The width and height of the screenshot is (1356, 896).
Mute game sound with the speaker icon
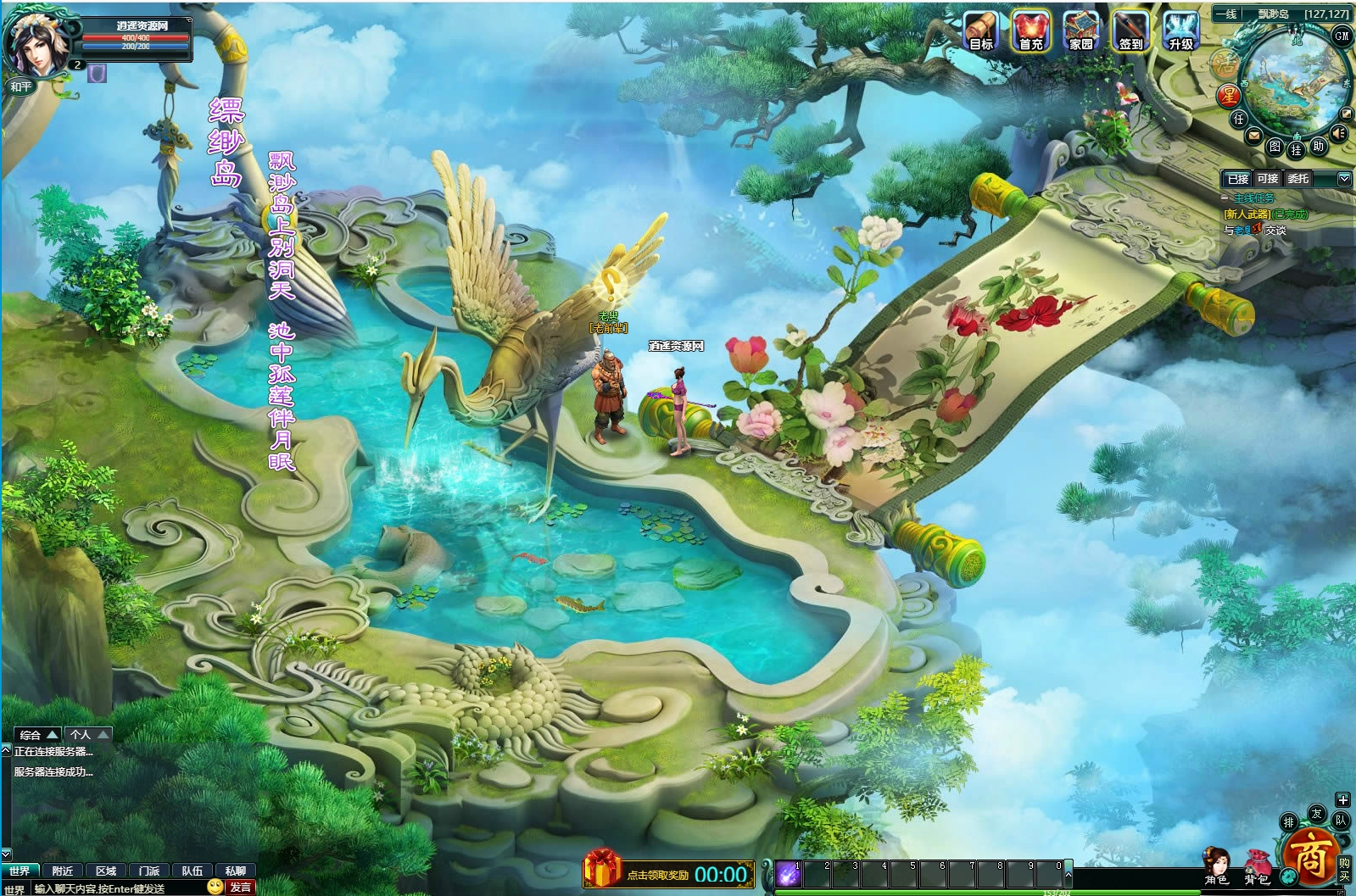click(1338, 132)
